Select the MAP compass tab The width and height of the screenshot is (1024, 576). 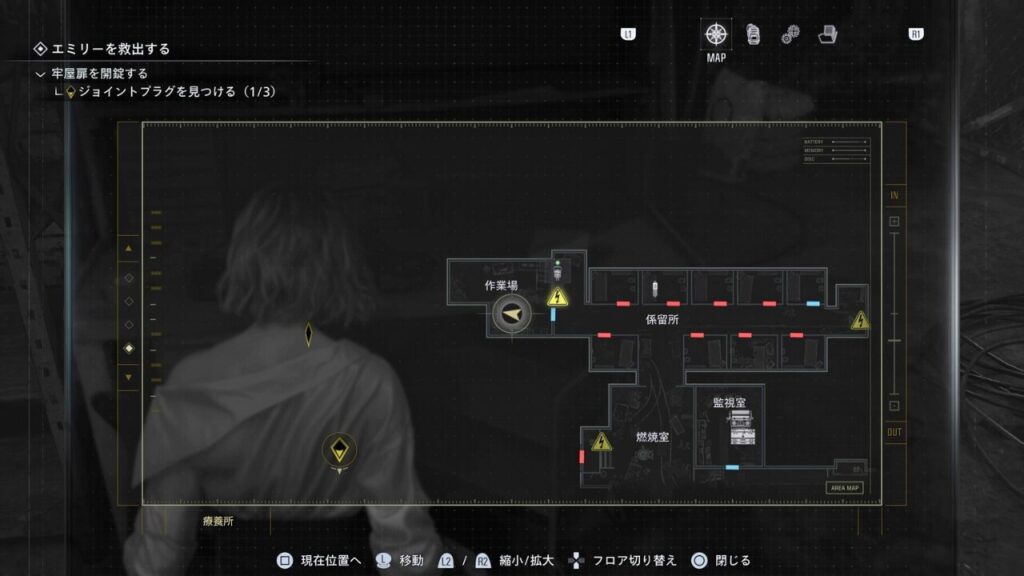click(x=716, y=35)
